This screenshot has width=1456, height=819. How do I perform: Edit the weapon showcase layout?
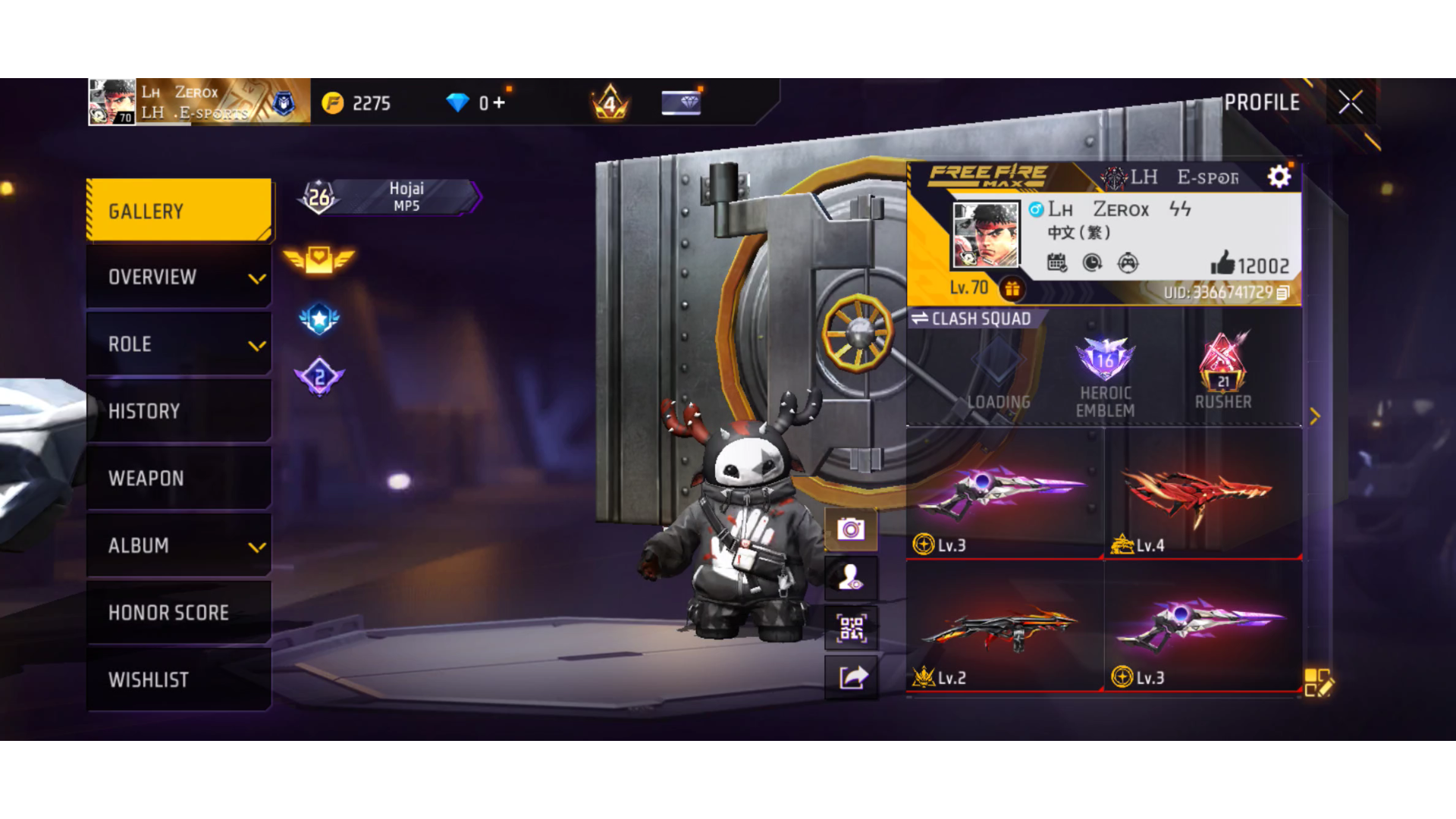(1318, 682)
